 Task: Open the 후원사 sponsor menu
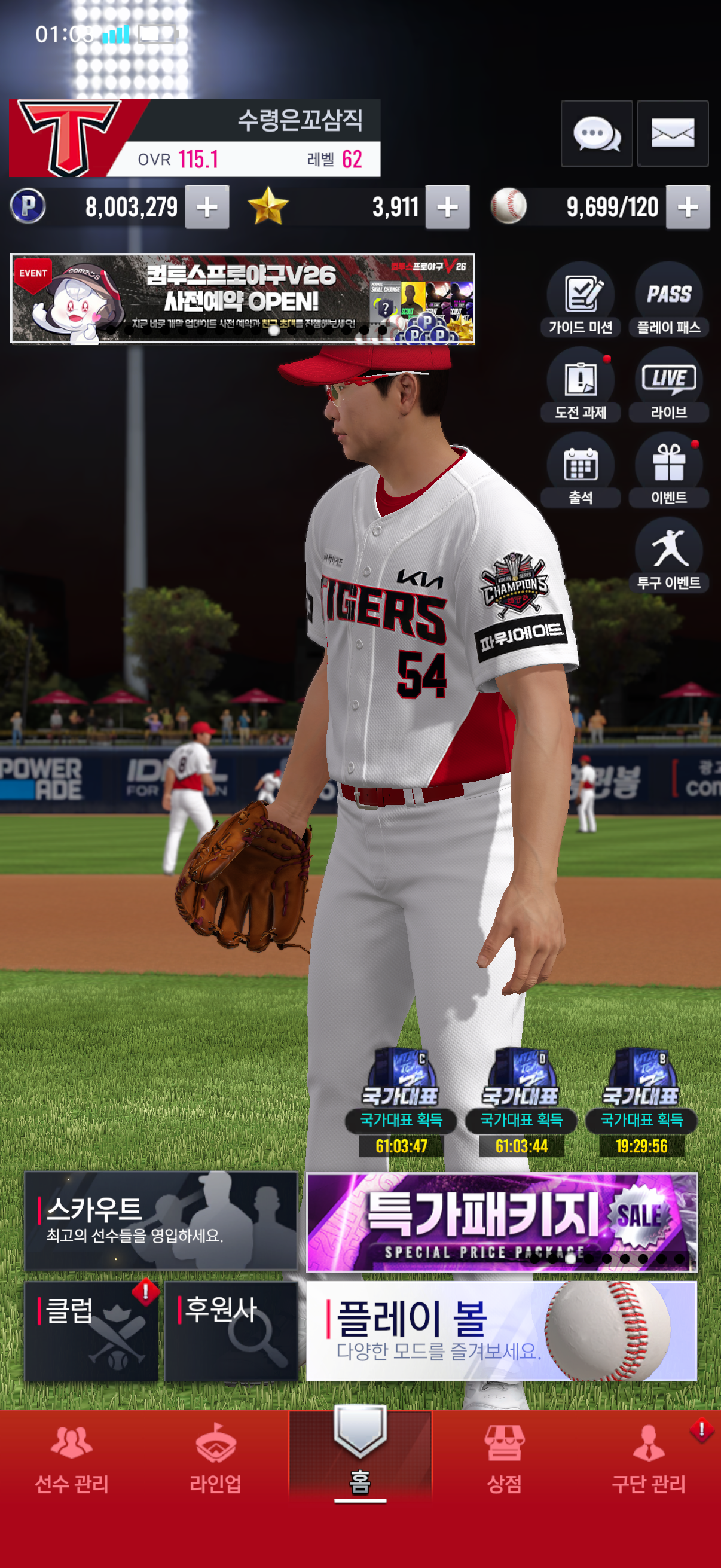point(231,1331)
